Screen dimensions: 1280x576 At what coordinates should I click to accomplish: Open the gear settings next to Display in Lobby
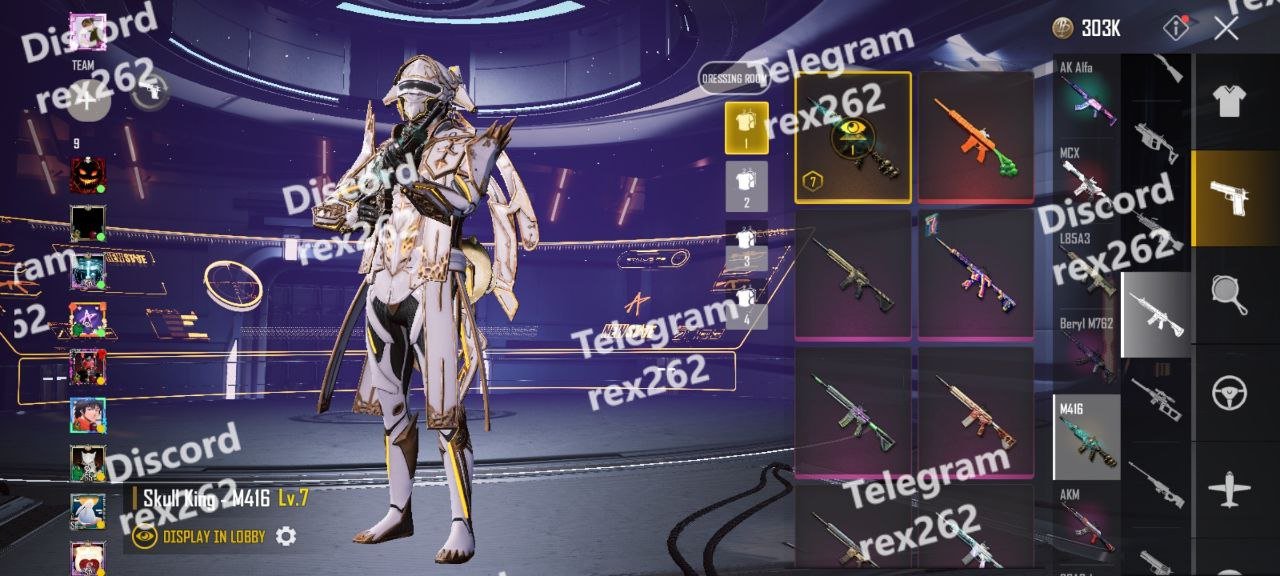(x=286, y=537)
